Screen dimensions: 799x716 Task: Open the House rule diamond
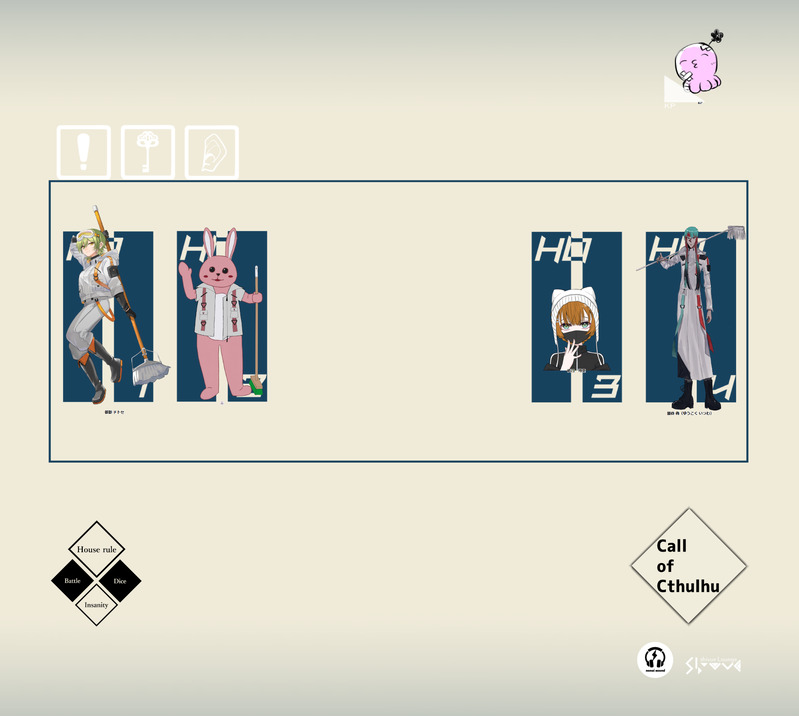click(x=96, y=549)
